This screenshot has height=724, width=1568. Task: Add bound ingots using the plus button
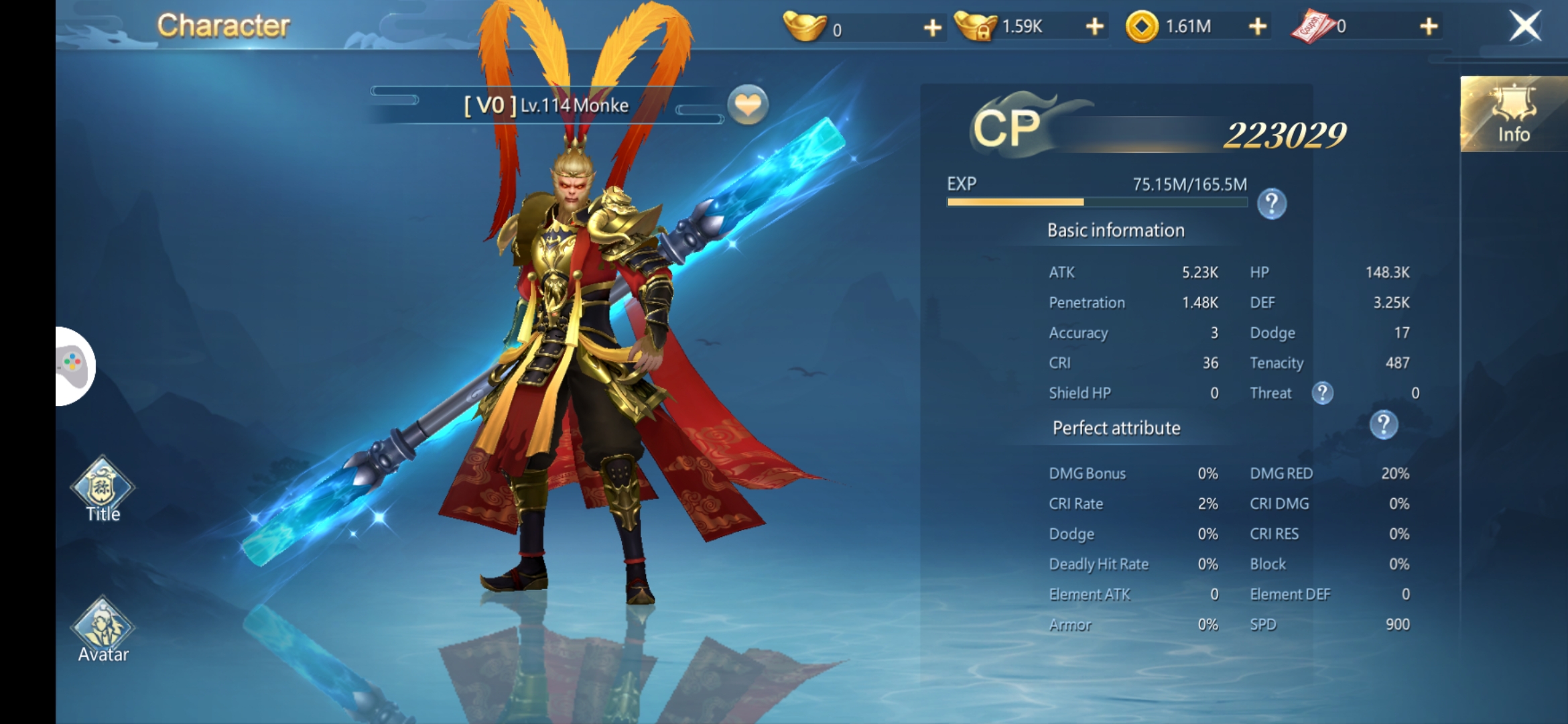click(x=1094, y=27)
